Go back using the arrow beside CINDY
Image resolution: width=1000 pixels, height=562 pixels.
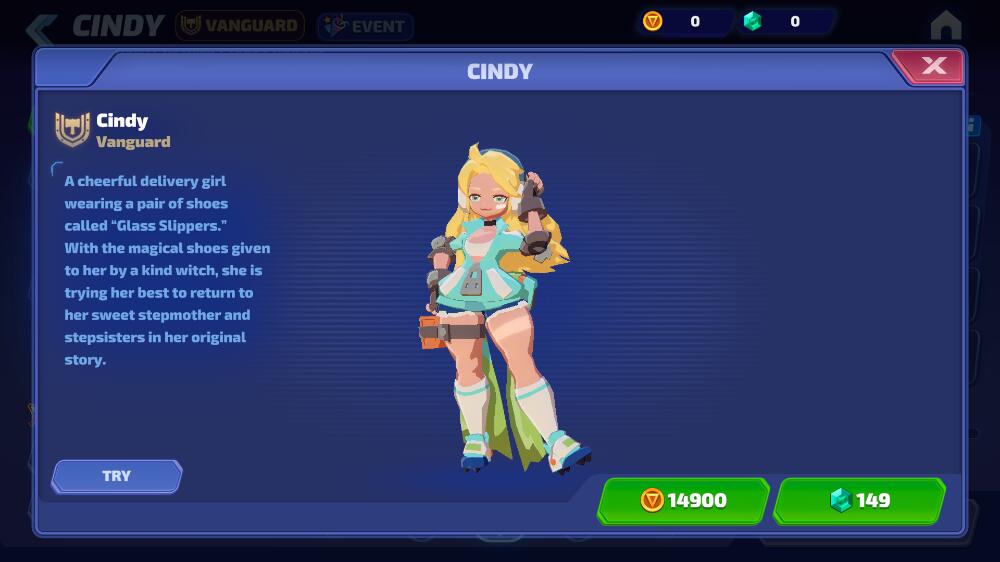point(41,27)
